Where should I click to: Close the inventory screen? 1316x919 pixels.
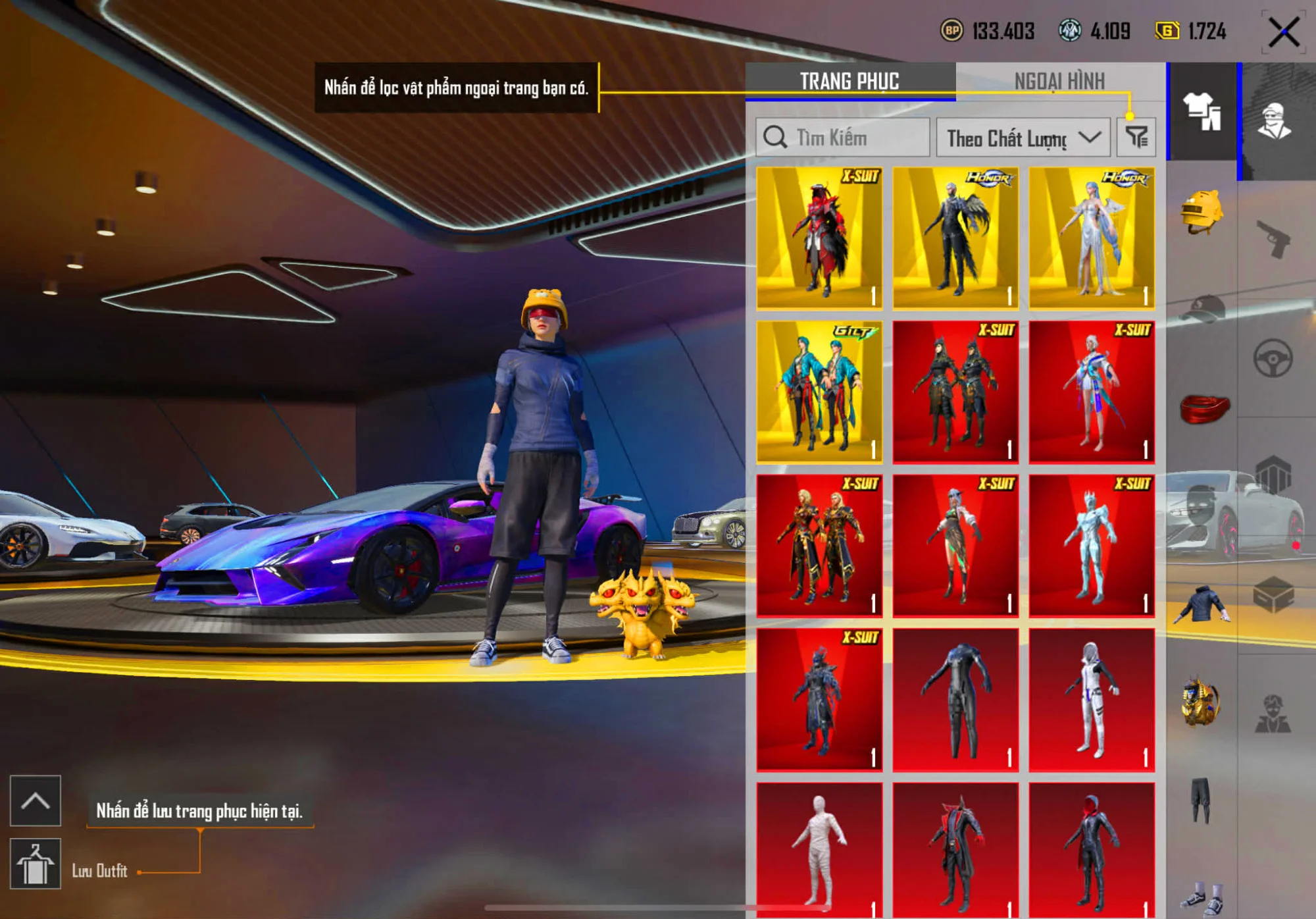click(x=1283, y=32)
